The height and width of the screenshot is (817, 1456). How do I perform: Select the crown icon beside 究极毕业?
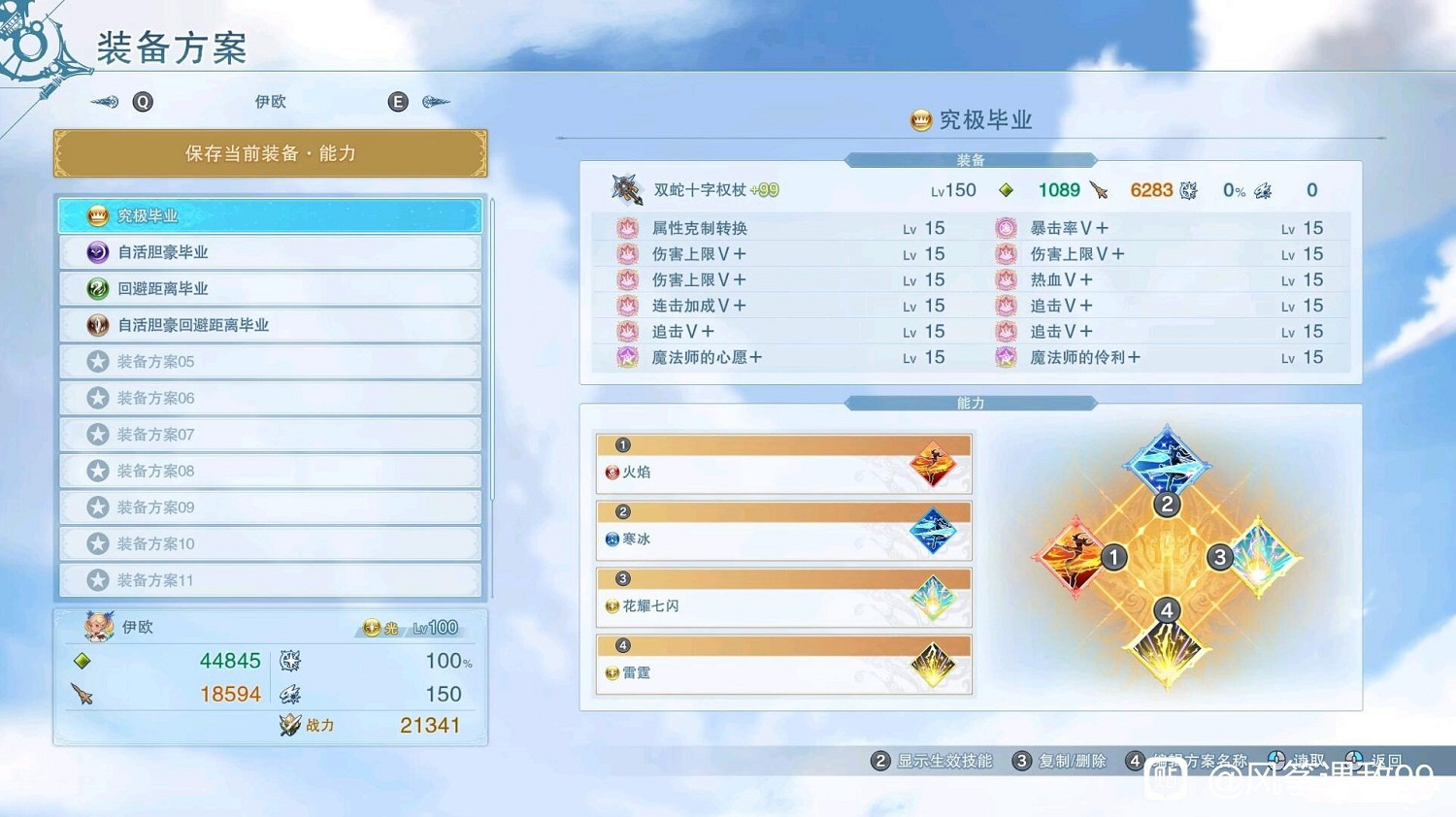97,215
